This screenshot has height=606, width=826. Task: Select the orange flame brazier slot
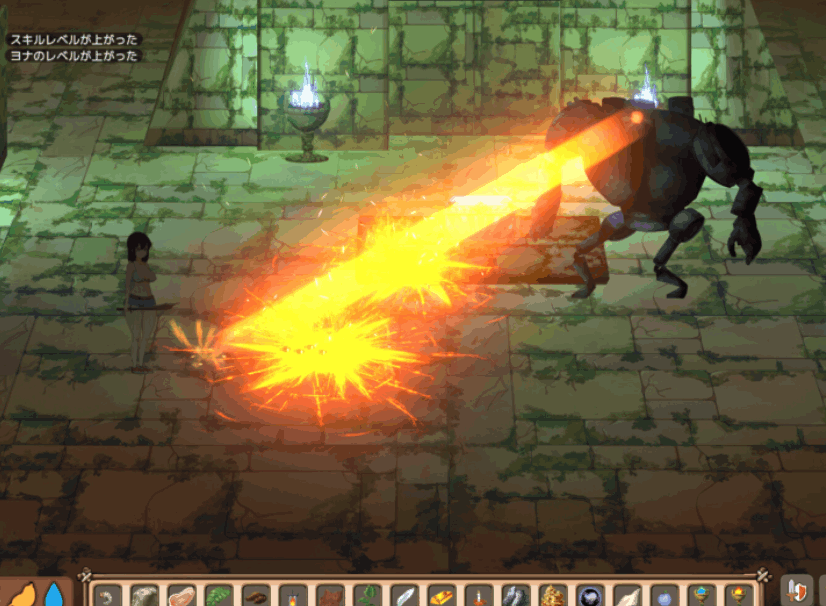(738, 597)
